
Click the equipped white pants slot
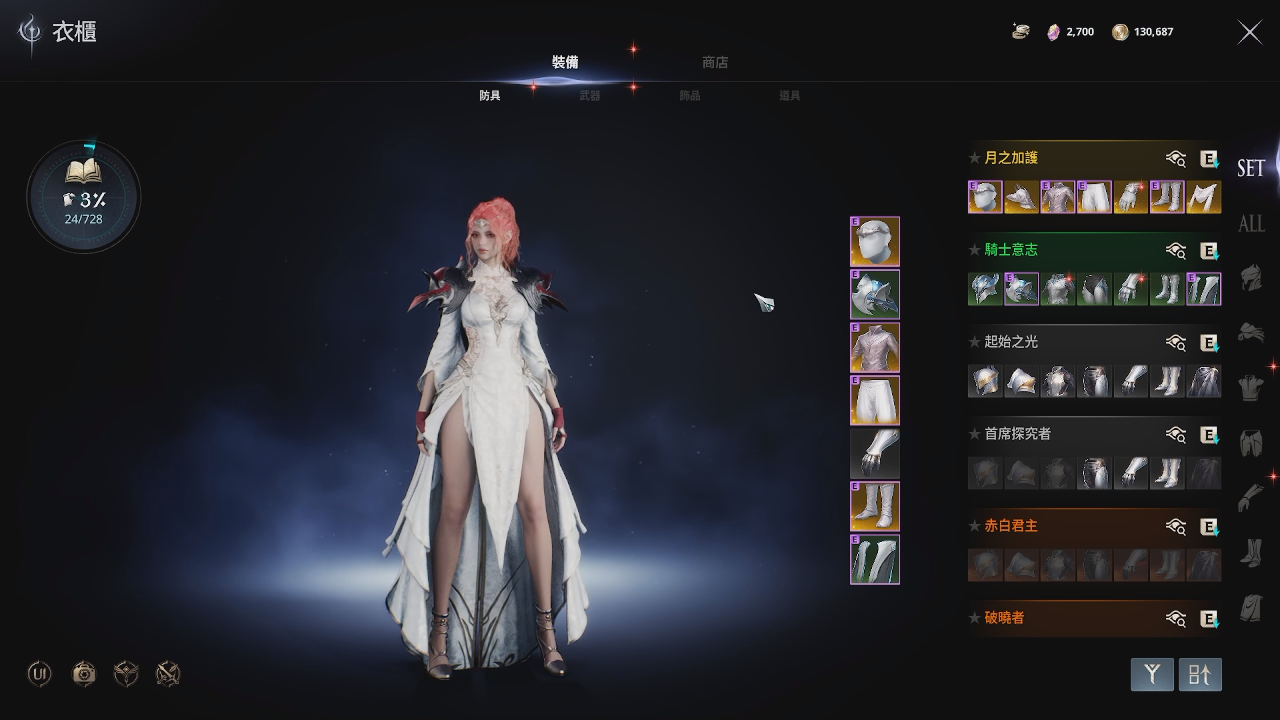tap(875, 401)
